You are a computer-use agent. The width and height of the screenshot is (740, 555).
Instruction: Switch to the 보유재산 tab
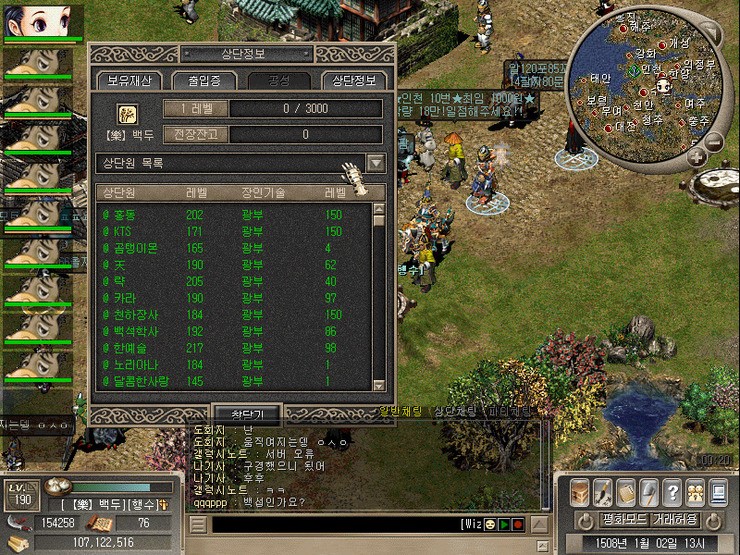click(127, 81)
